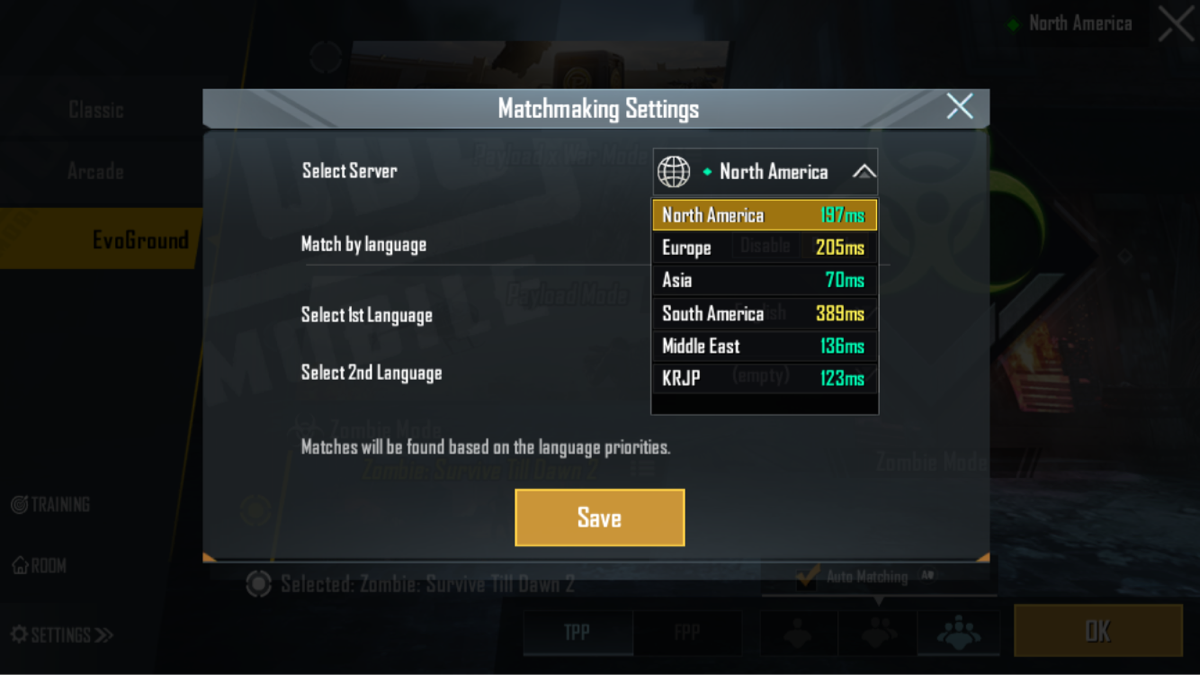Choose FPP perspective
The height and width of the screenshot is (675, 1200).
[x=687, y=632]
